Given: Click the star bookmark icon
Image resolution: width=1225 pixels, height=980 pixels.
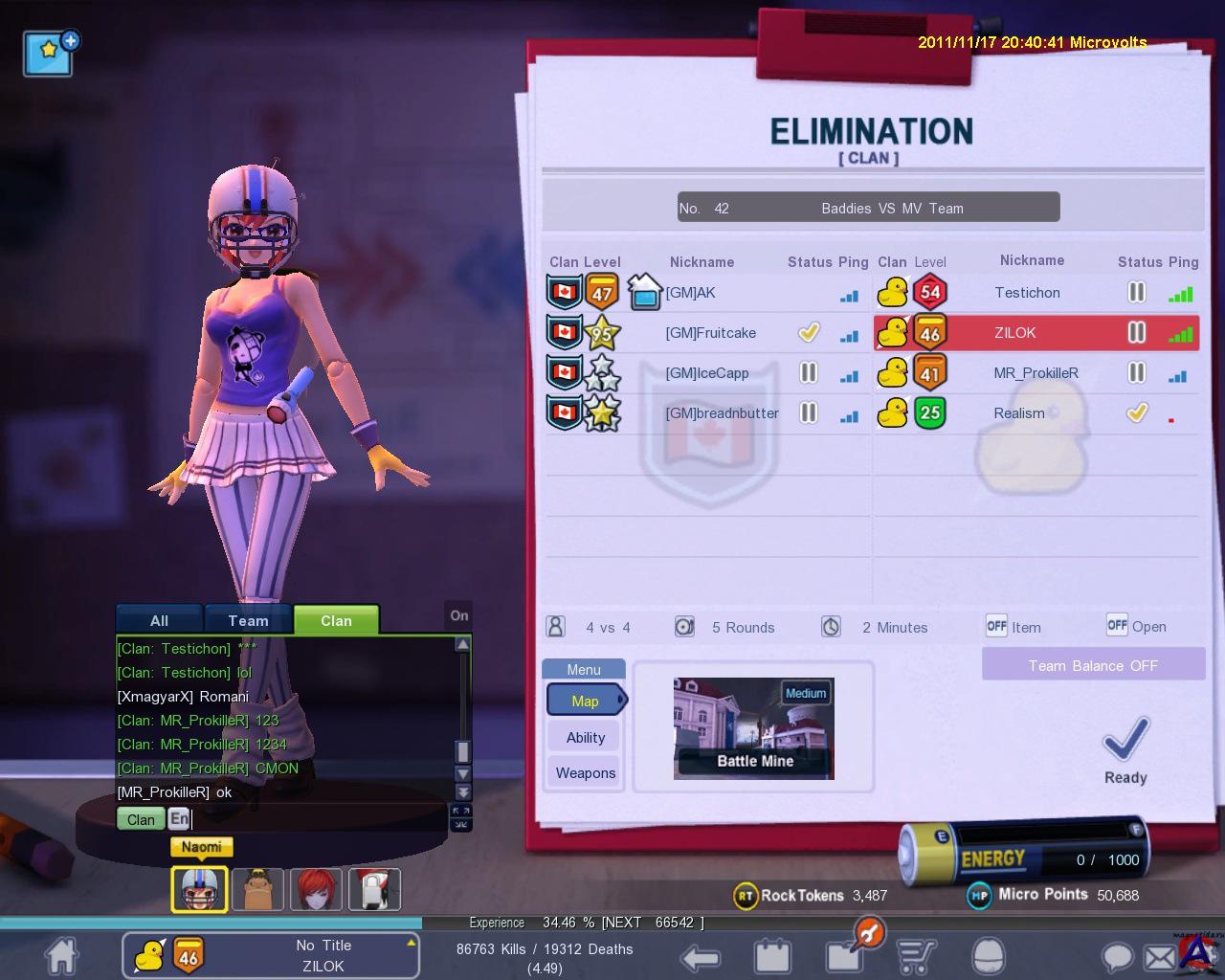Looking at the screenshot, I should pos(50,53).
